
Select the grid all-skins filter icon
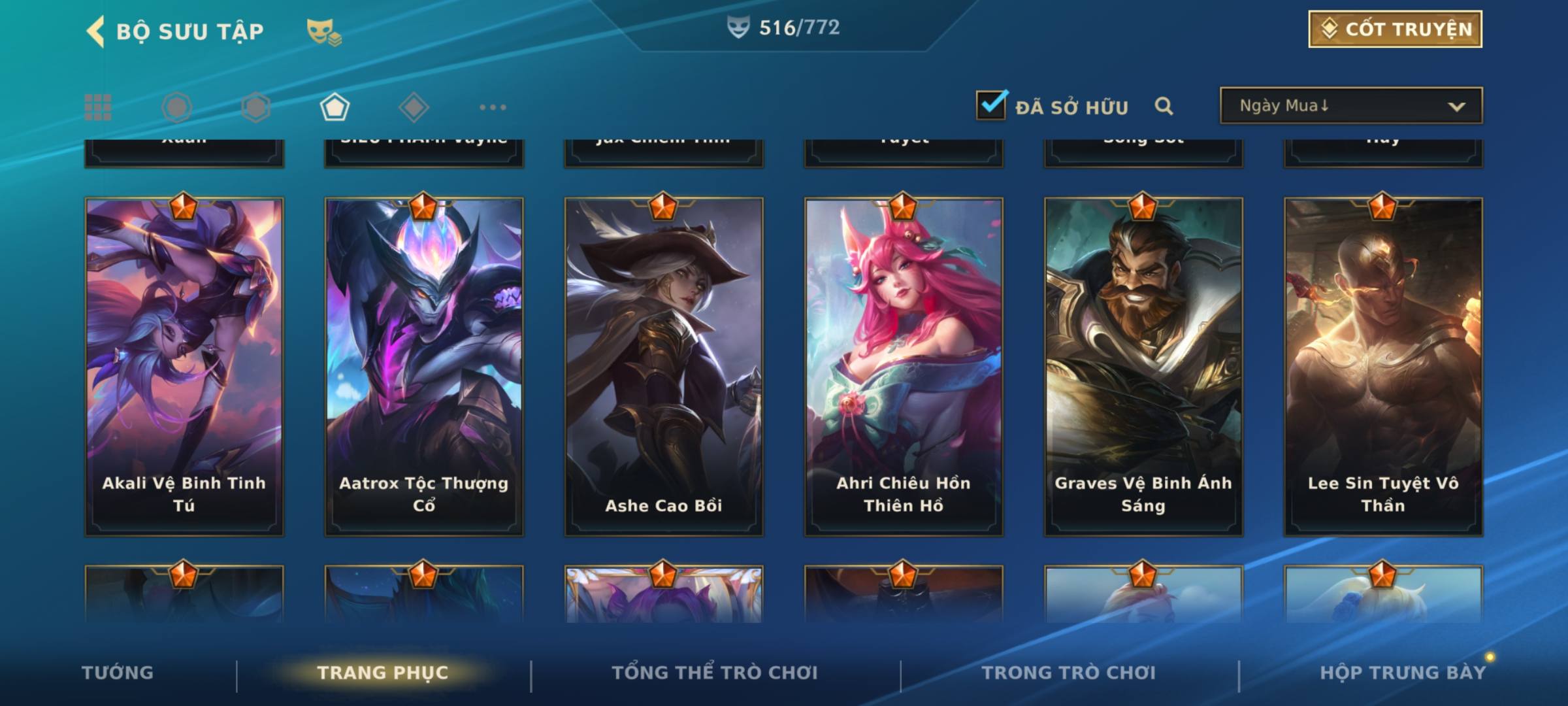(x=98, y=107)
